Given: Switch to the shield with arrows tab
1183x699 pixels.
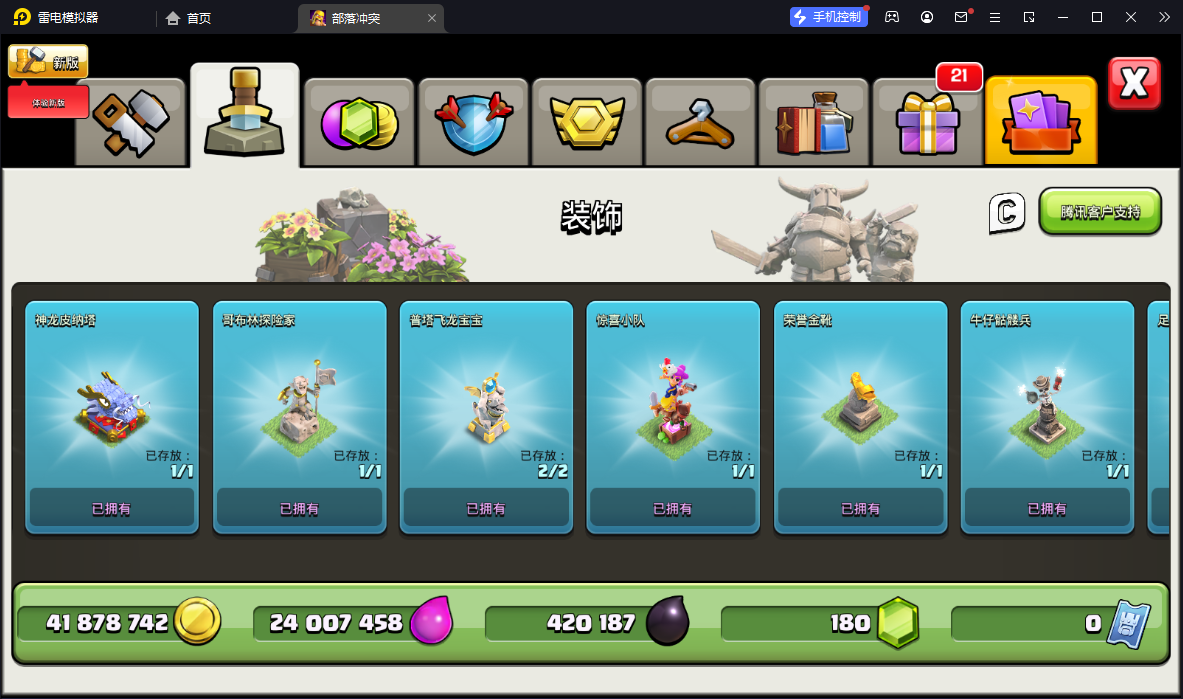Looking at the screenshot, I should click(x=473, y=121).
